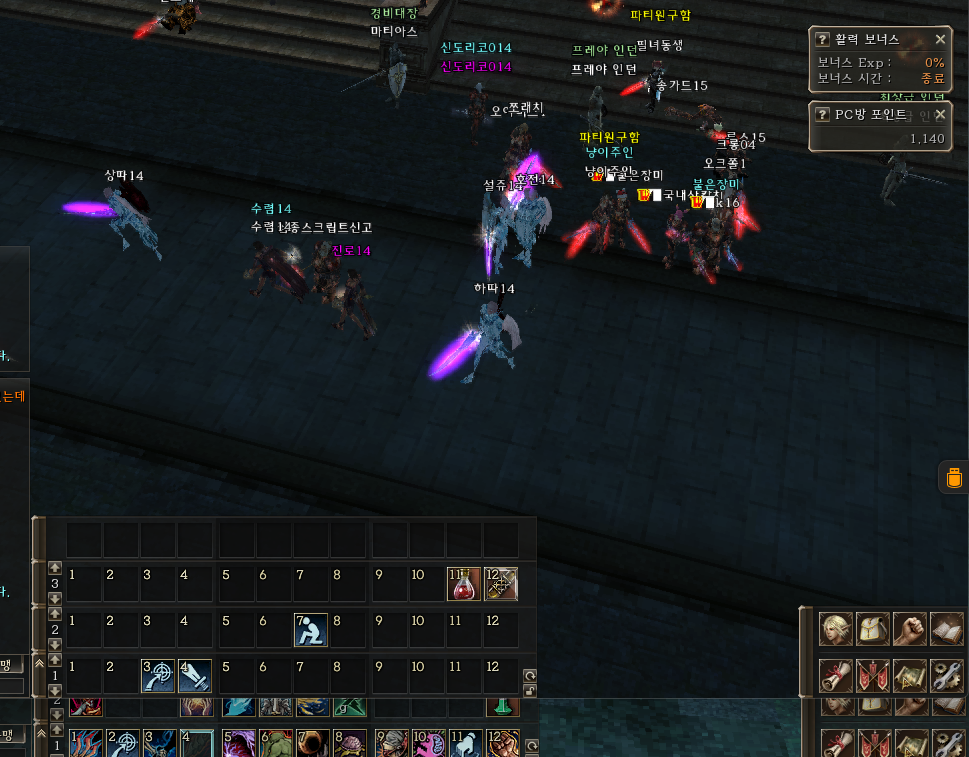Activate the target-arrow skill in slot 3
969x757 pixels.
tap(157, 676)
